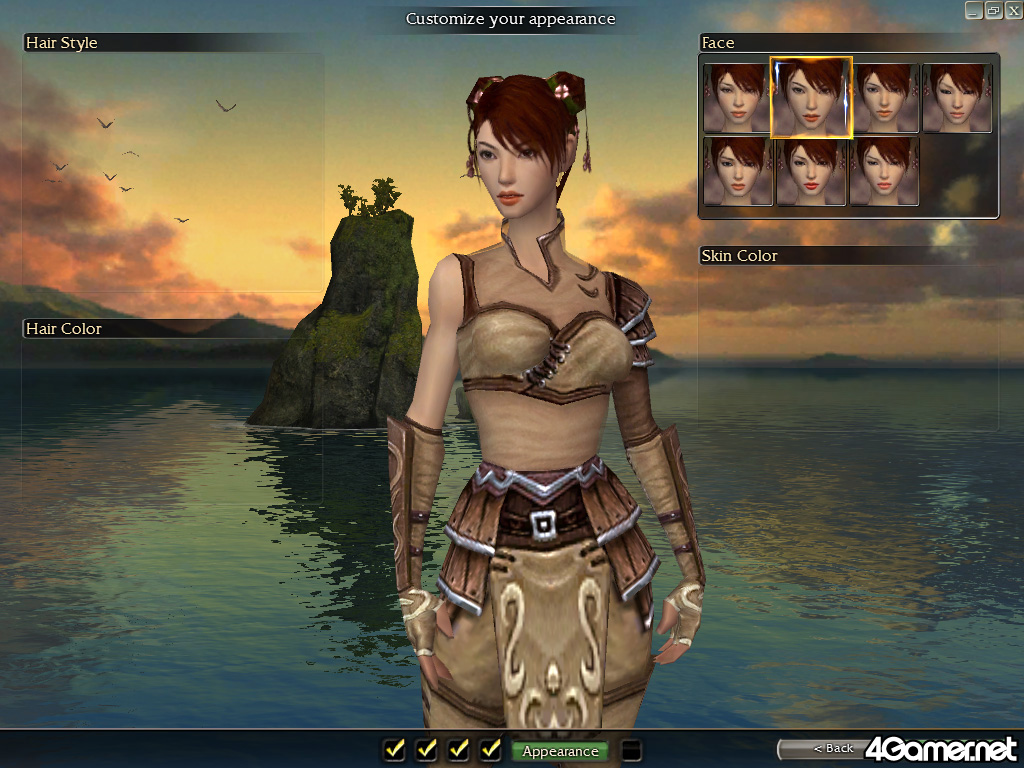Select the gold-highlighted face thumbnail
1024x768 pixels.
(x=811, y=97)
